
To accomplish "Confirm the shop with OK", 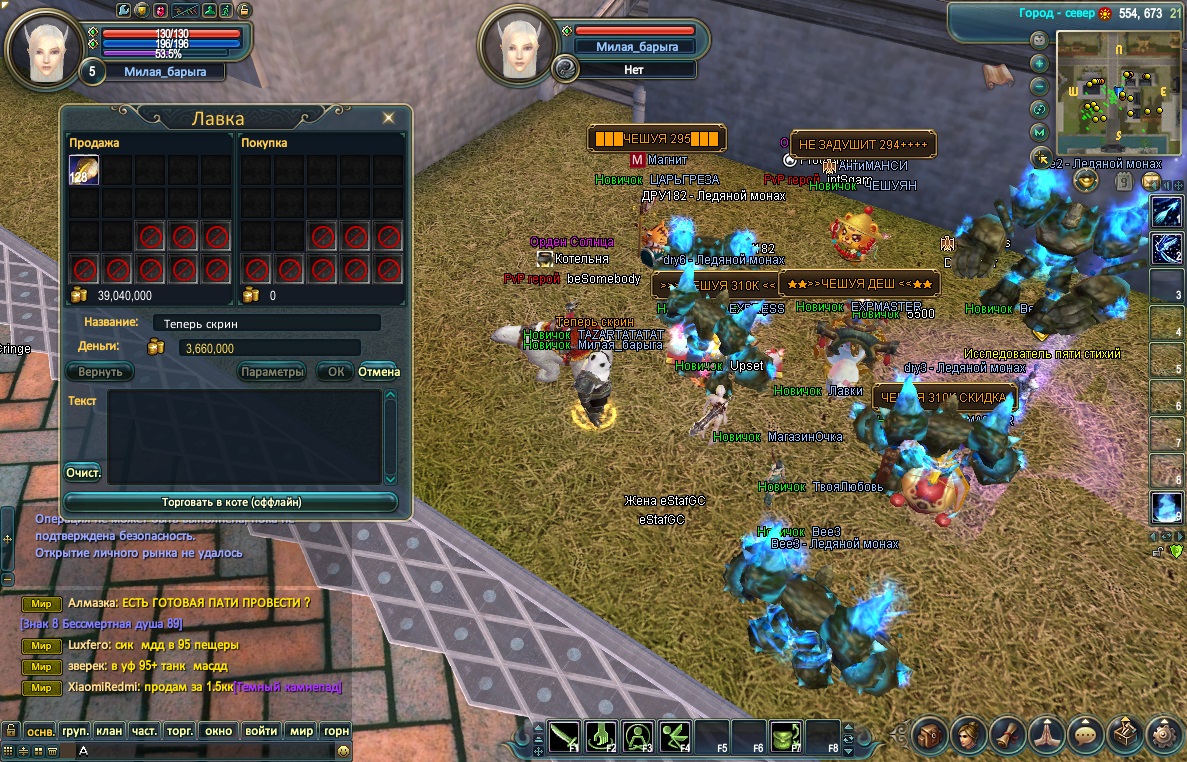I will [x=335, y=372].
